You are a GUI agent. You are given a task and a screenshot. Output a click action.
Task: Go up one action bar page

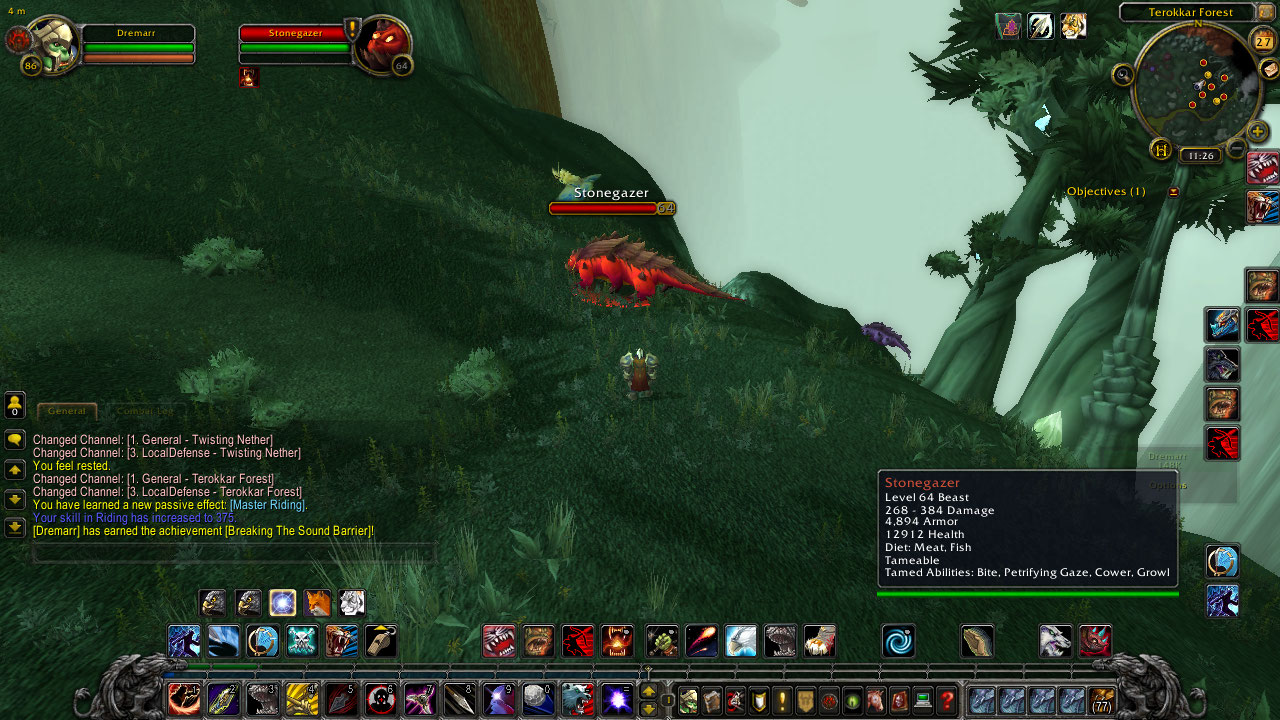tap(648, 691)
